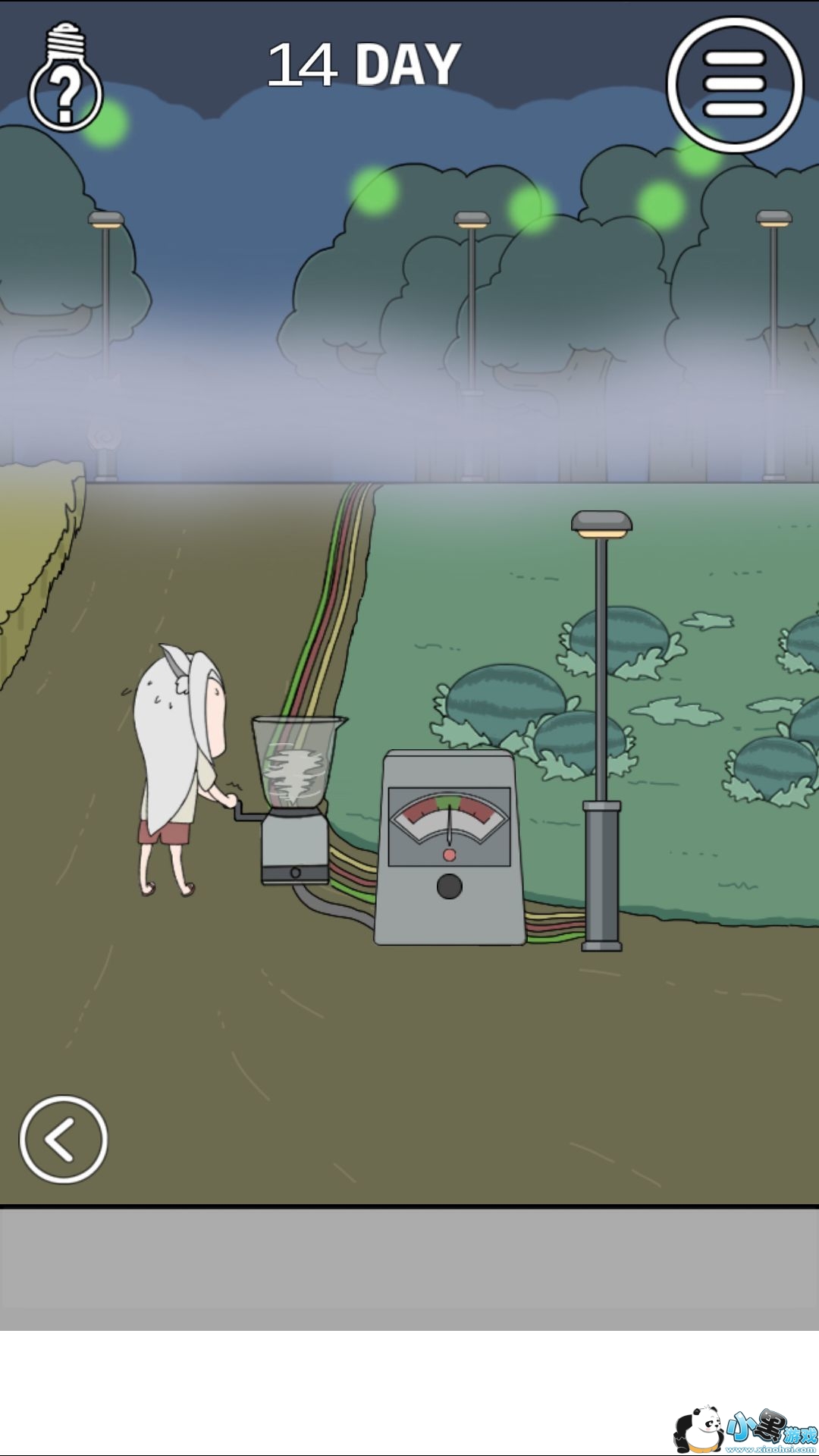This screenshot has height=1456, width=819.
Task: Open the hamburger menu
Action: coord(734,84)
